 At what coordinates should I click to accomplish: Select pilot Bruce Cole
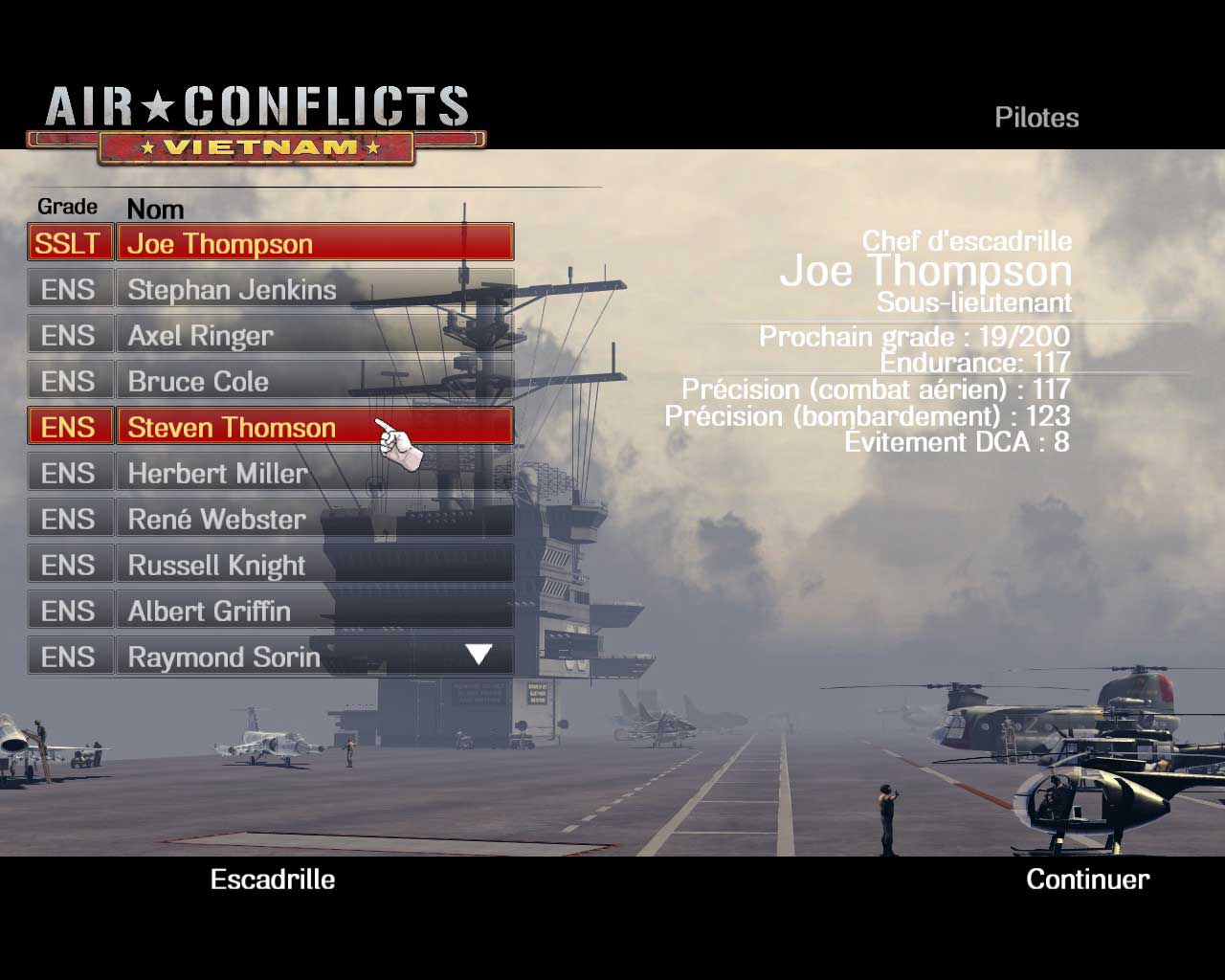pos(314,381)
